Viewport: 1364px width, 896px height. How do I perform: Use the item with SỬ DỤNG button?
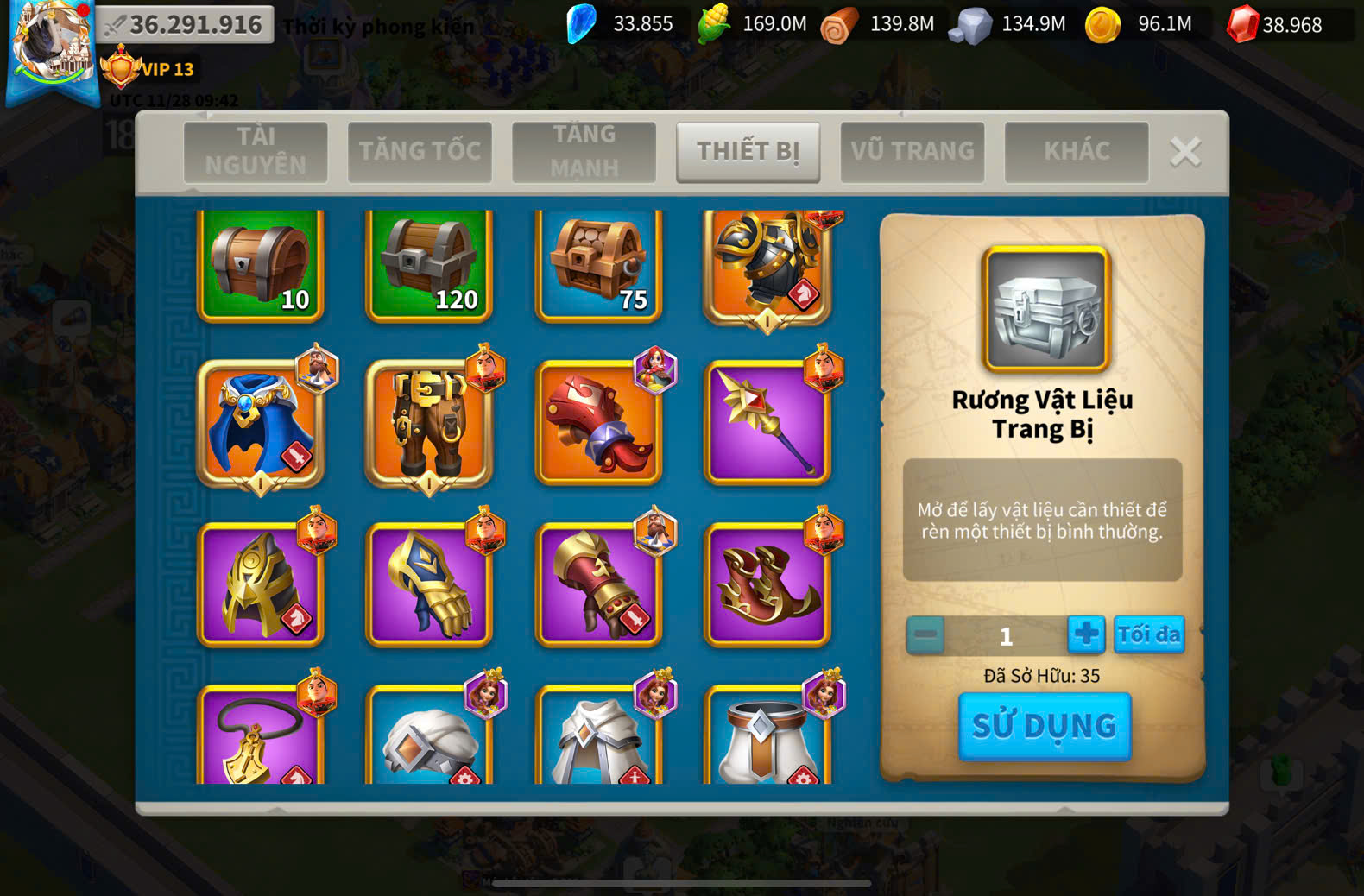click(x=1045, y=726)
